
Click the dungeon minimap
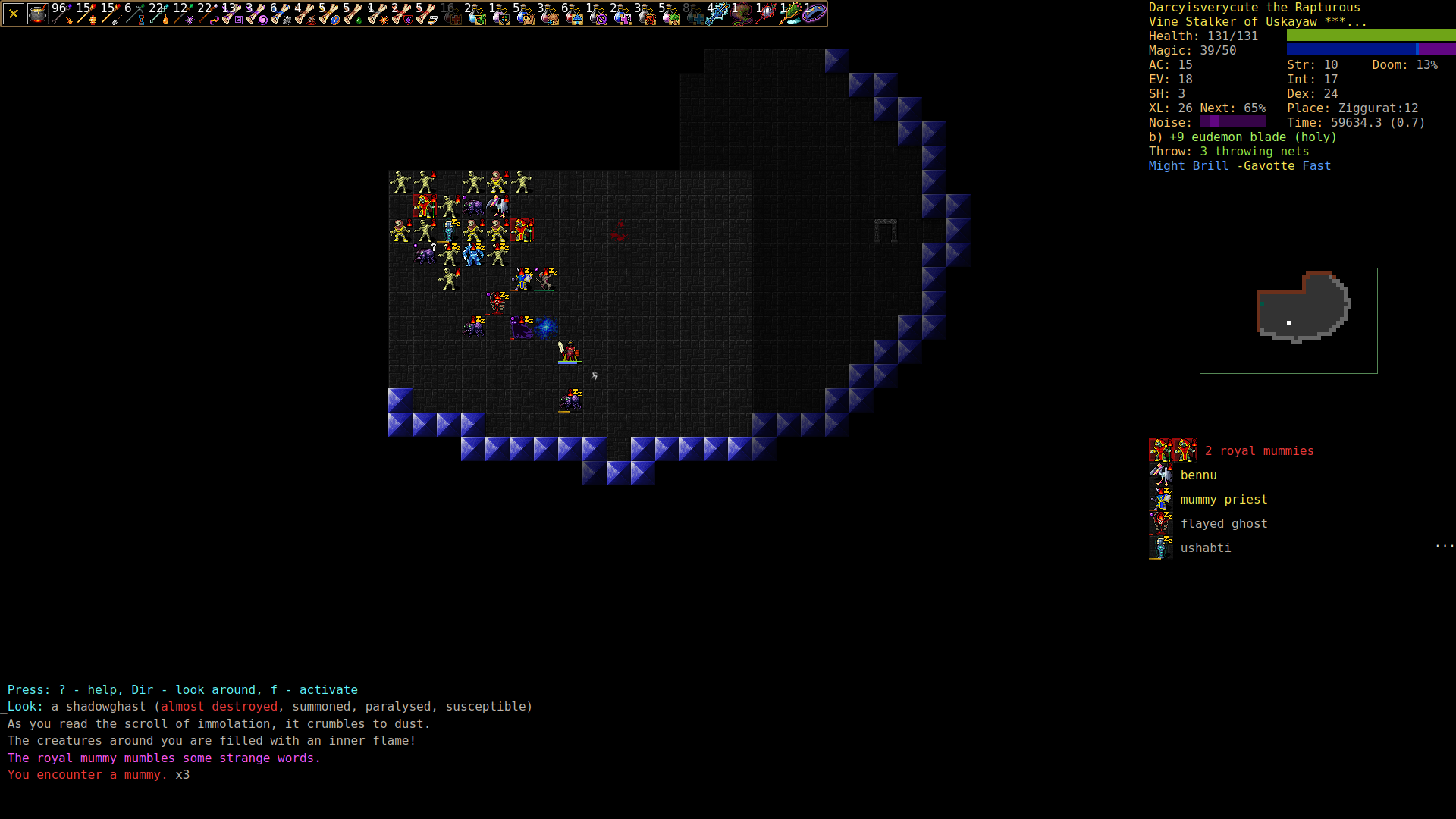click(1288, 320)
